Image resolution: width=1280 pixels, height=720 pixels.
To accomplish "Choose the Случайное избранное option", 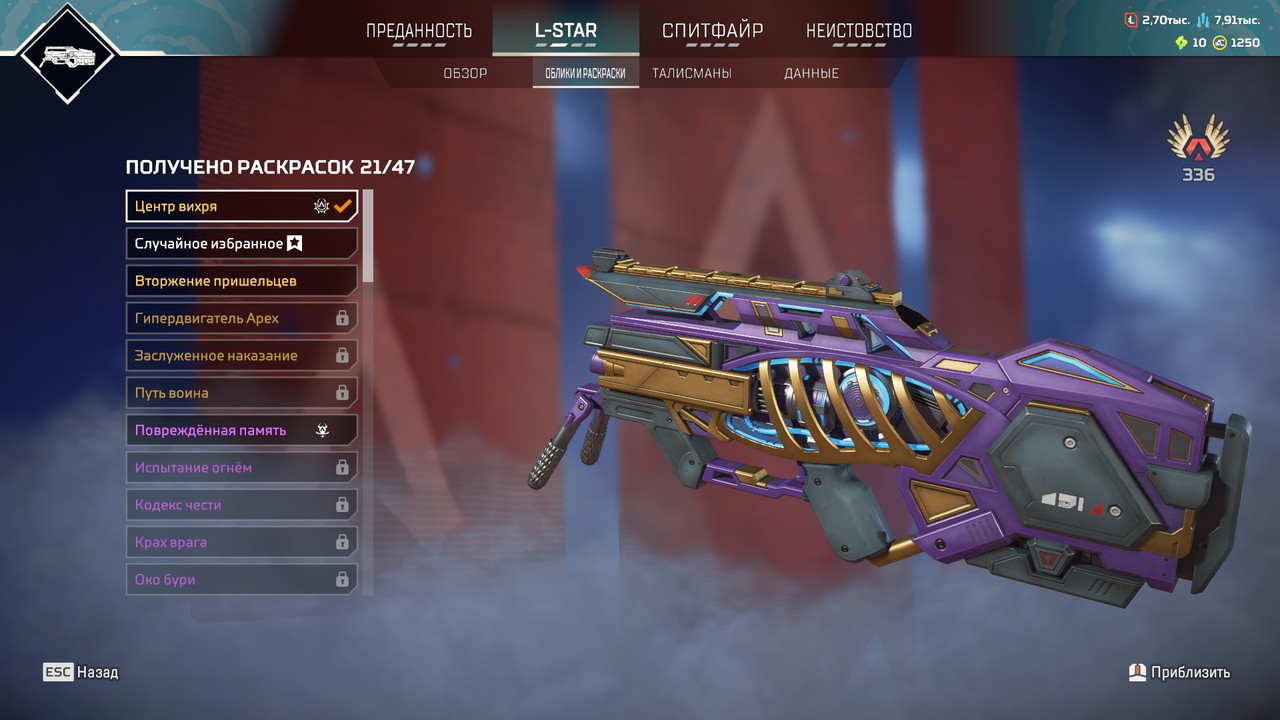I will (241, 243).
